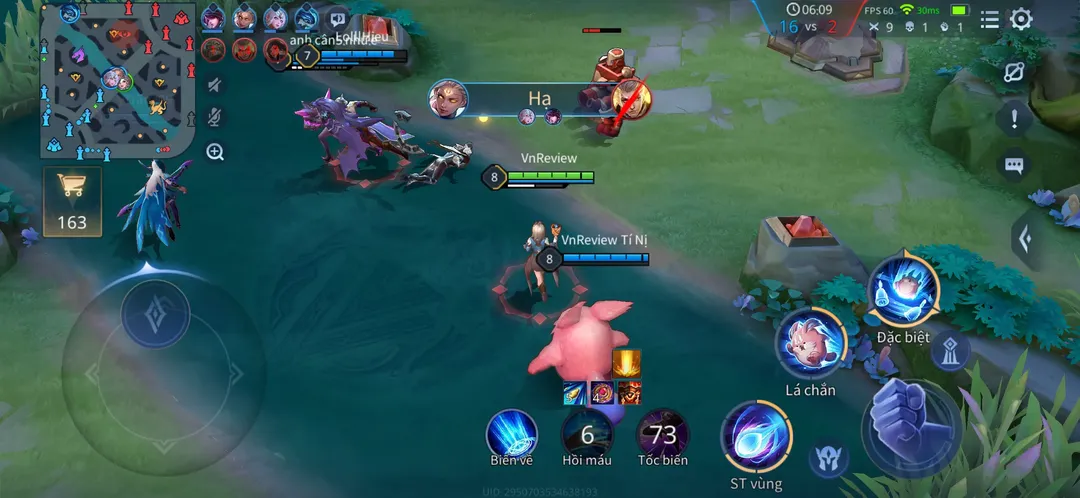Open the settings gear
Image resolution: width=1080 pixels, height=498 pixels.
pos(1021,19)
